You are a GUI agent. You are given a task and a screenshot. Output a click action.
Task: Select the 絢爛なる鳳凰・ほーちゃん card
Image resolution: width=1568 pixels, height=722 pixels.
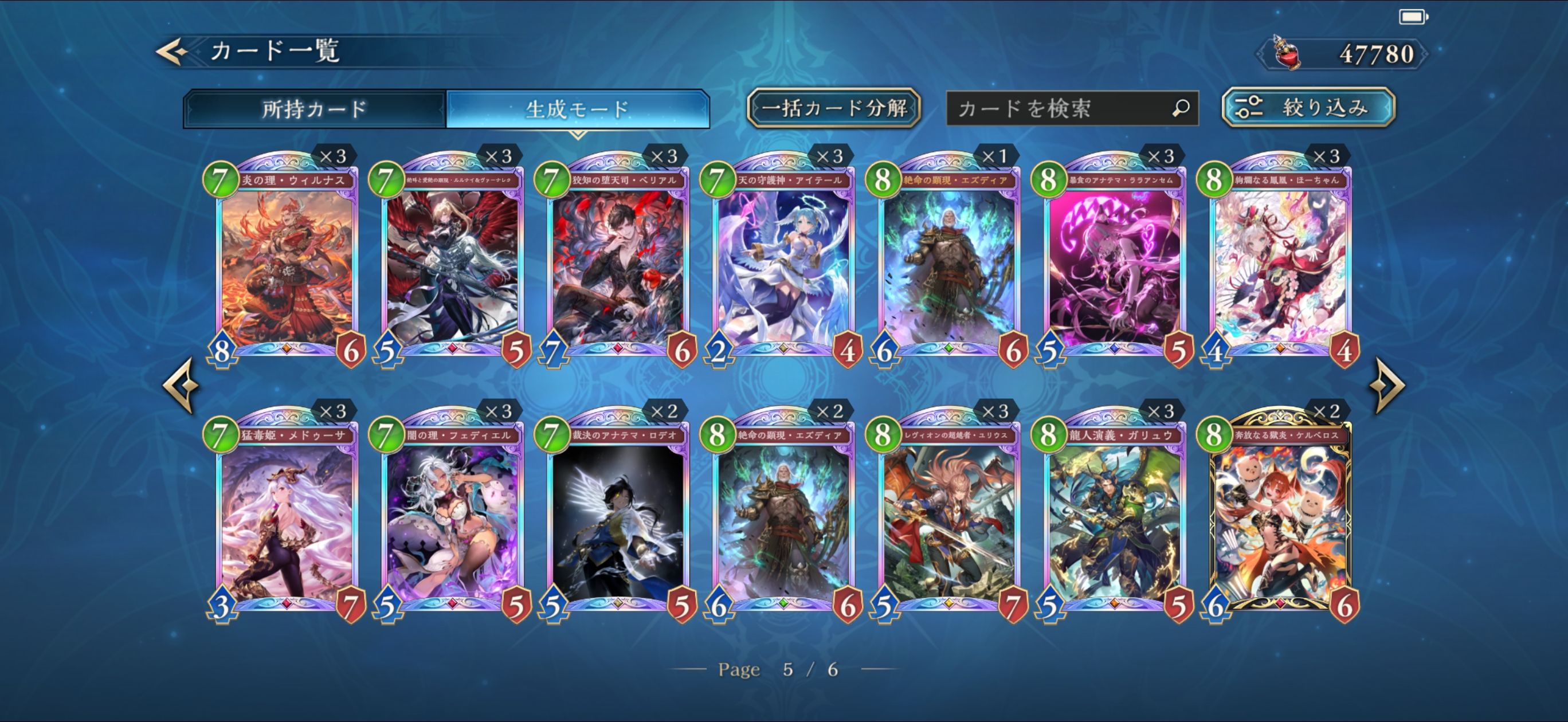coord(1280,262)
